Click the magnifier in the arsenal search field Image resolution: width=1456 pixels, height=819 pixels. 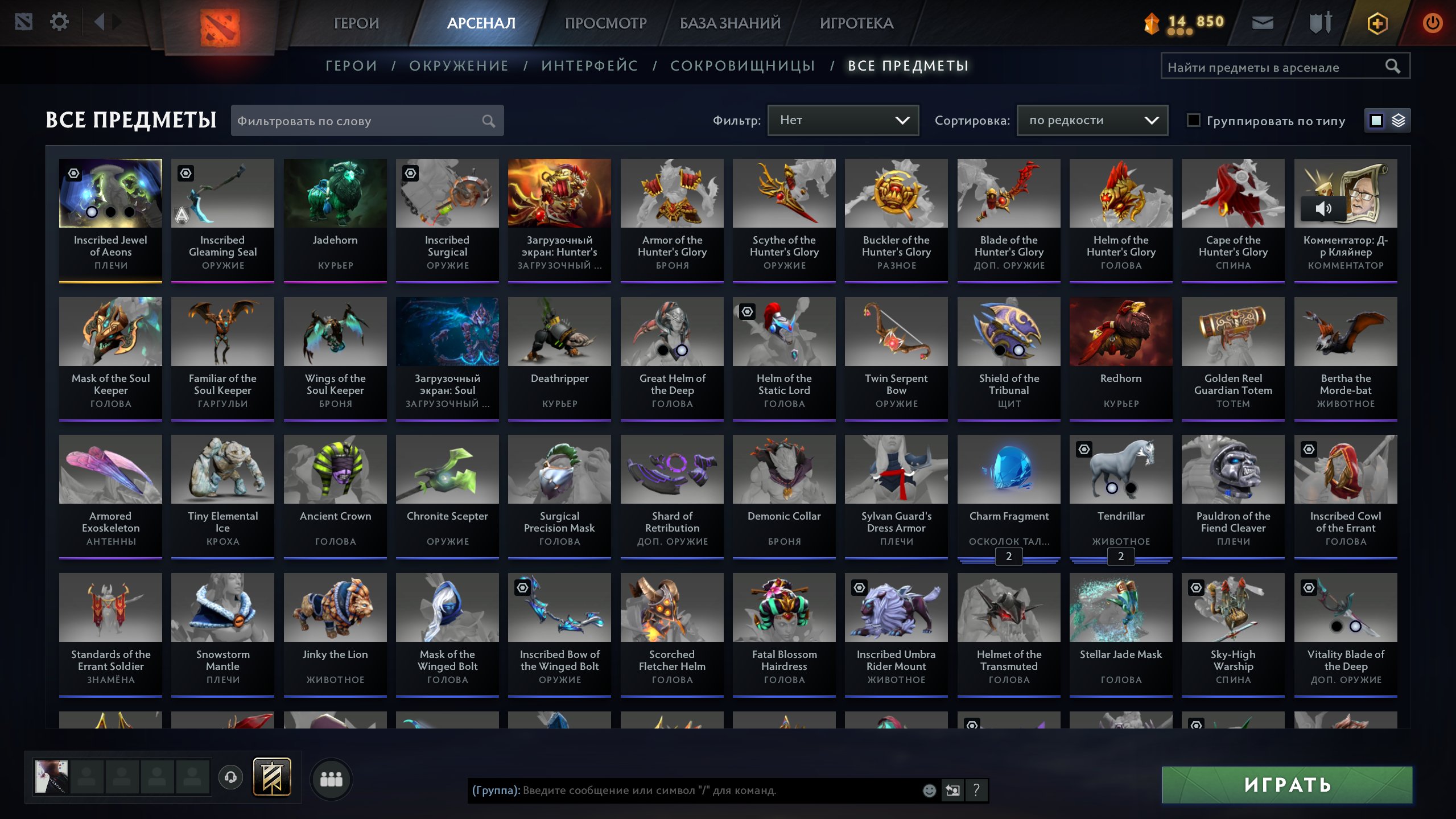(x=1393, y=65)
